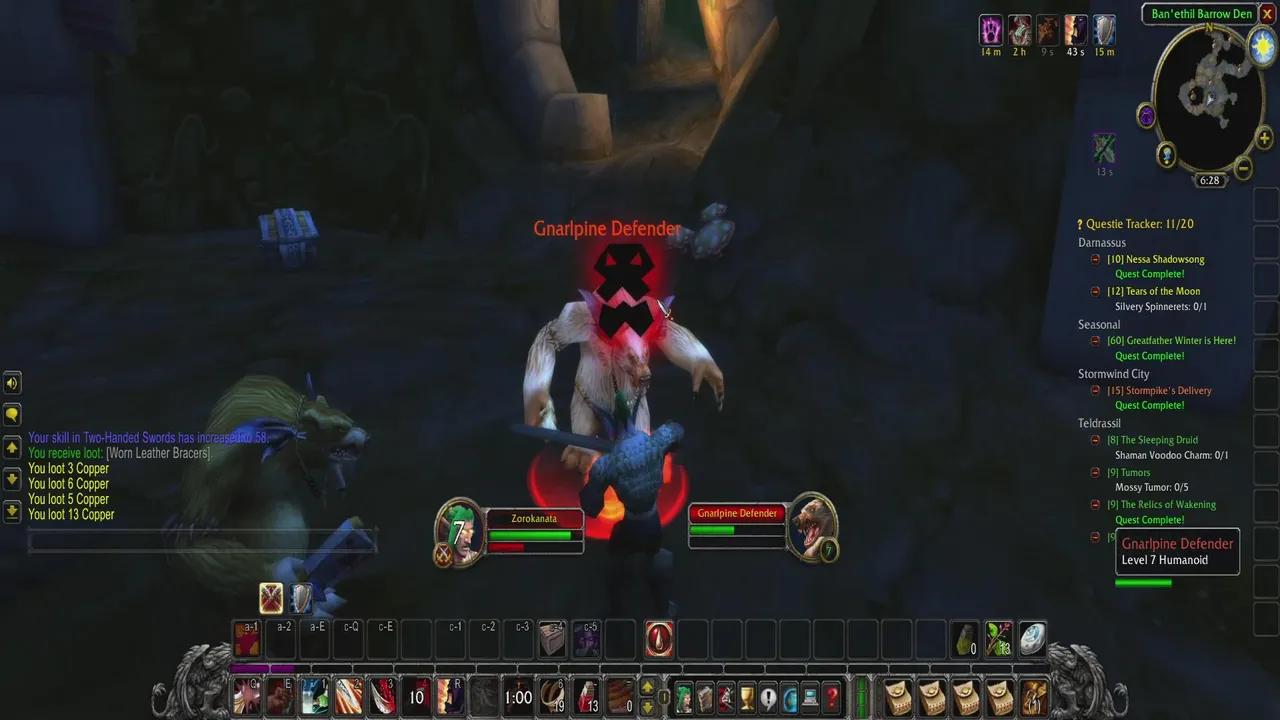Toggle minimap tracking with the purple icon
This screenshot has width=1280, height=720.
1146,117
